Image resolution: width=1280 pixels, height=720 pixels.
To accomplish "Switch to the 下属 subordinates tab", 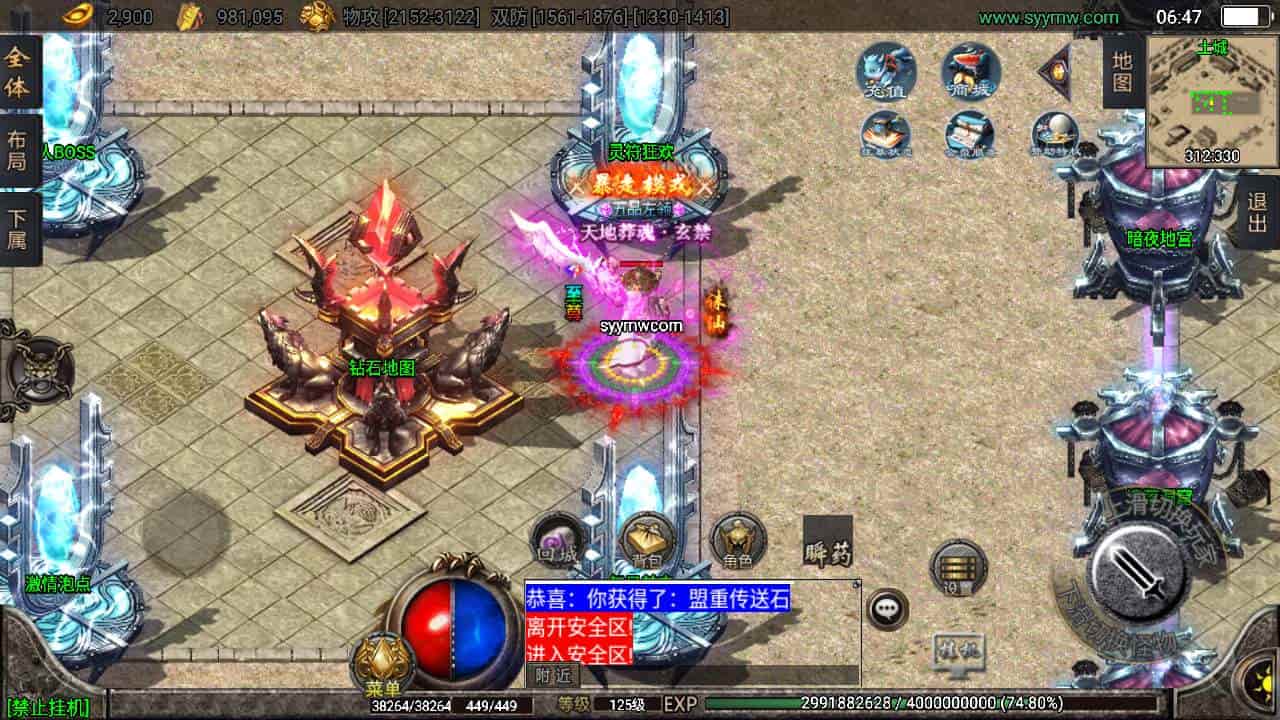I will click(19, 229).
